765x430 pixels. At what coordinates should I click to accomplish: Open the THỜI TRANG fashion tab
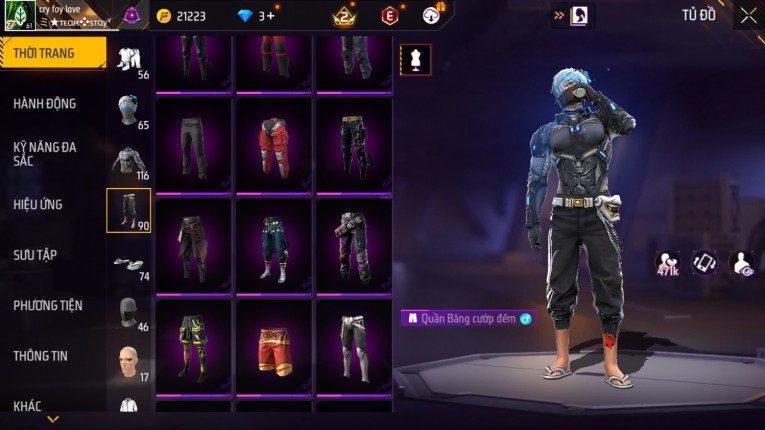pyautogui.click(x=45, y=53)
